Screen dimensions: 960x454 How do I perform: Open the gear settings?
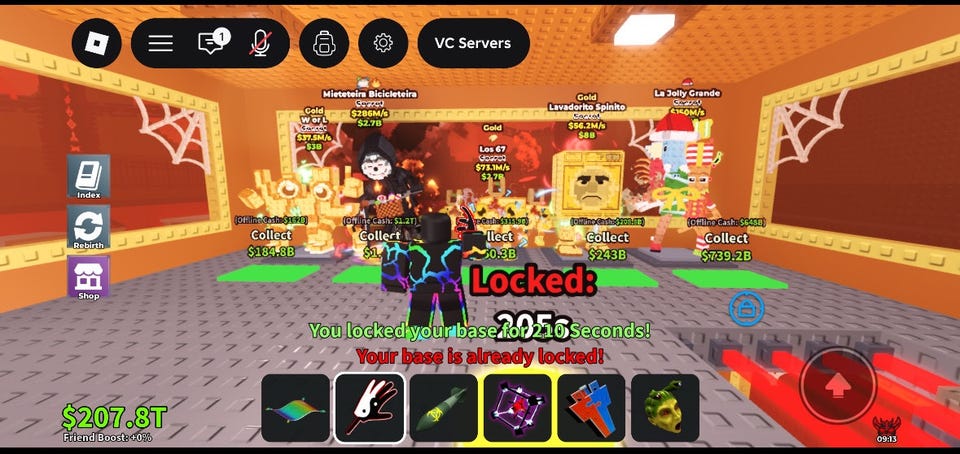383,43
